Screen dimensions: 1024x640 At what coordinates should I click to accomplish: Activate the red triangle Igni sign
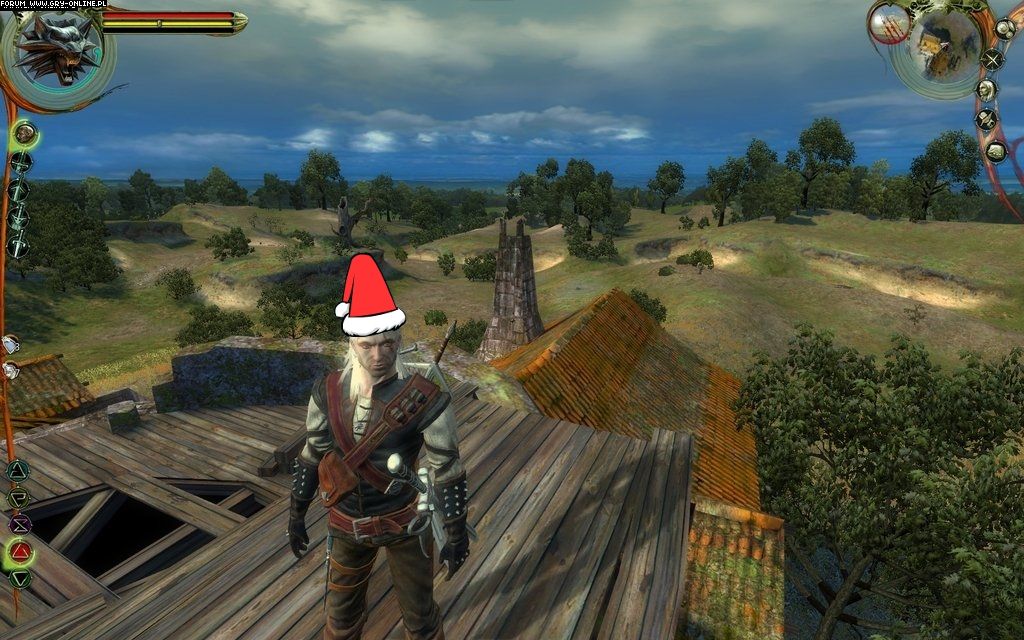coord(19,551)
